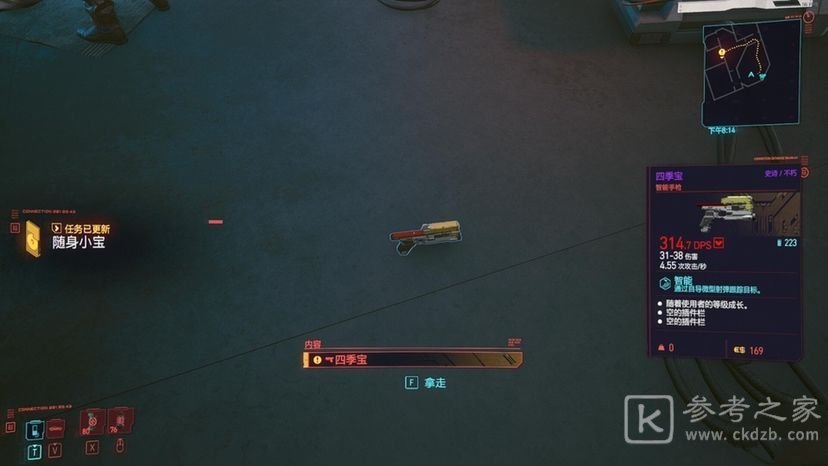
Task: Select the vehicle call icon beside the phone
Action: (x=55, y=430)
